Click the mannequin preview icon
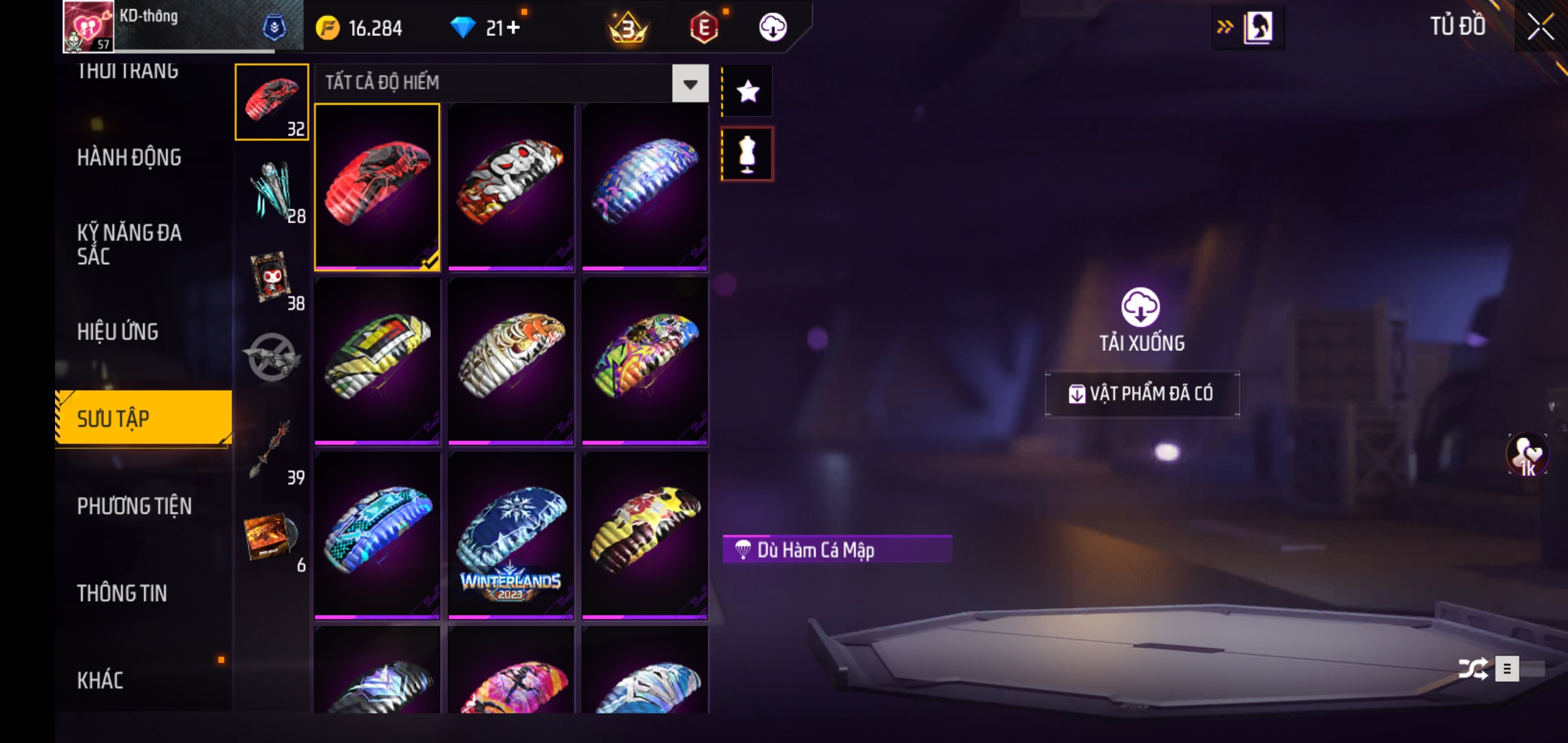 748,154
